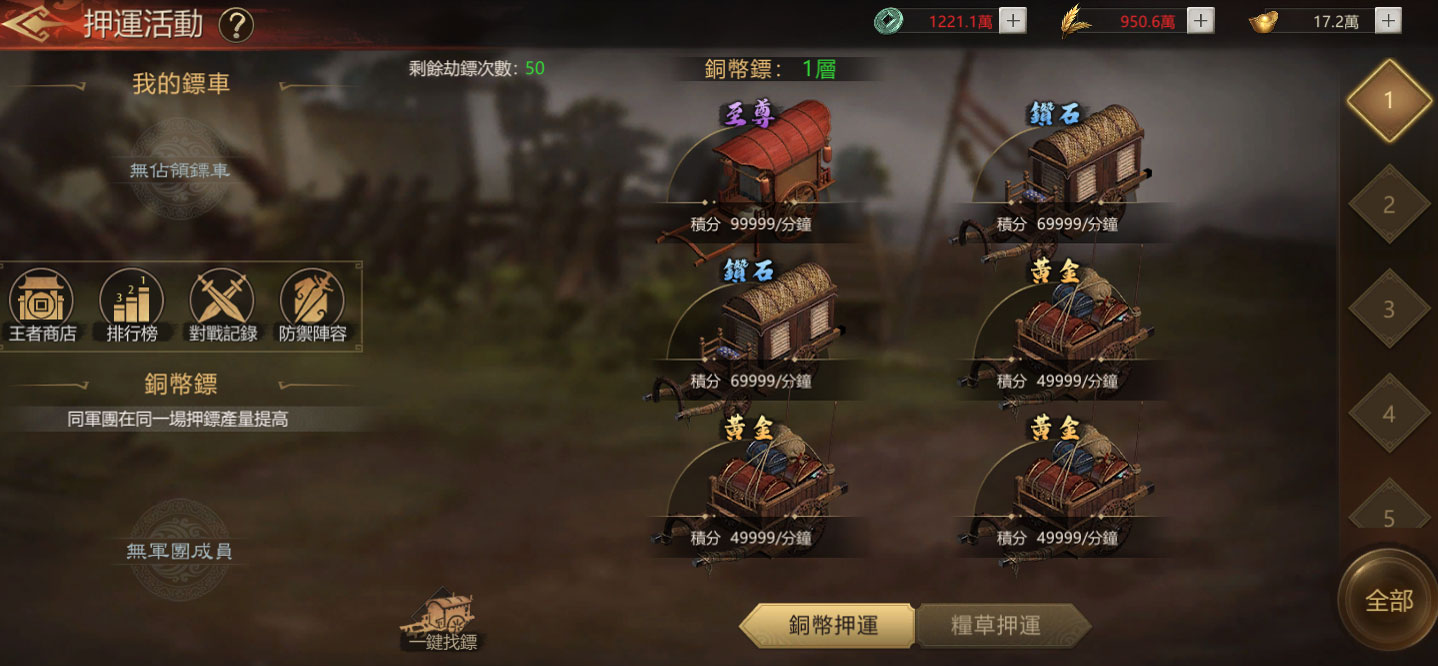Add grain with the plus button
The width and height of the screenshot is (1438, 666).
1201,20
